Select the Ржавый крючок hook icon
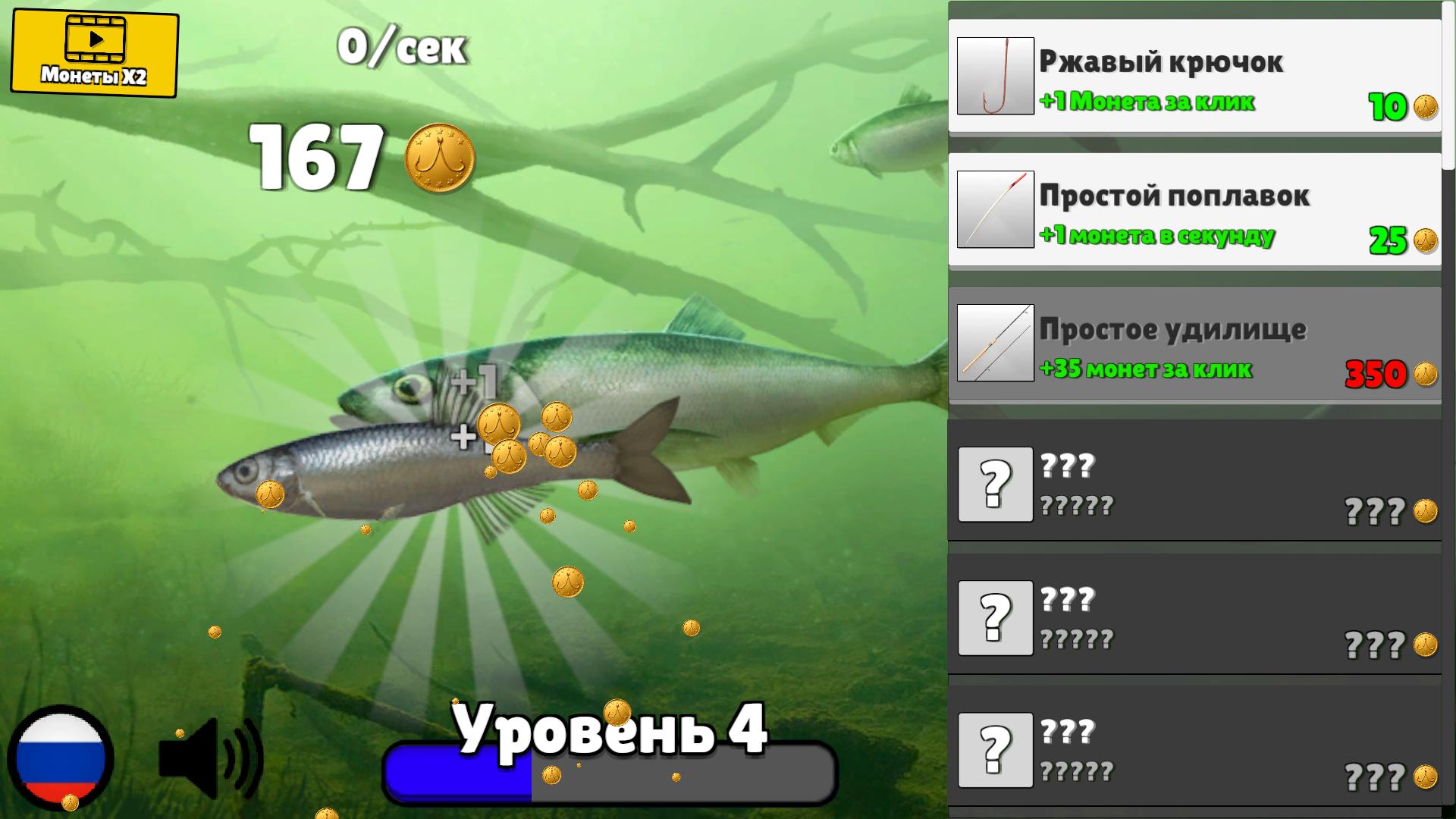The width and height of the screenshot is (1456, 819). click(x=996, y=76)
